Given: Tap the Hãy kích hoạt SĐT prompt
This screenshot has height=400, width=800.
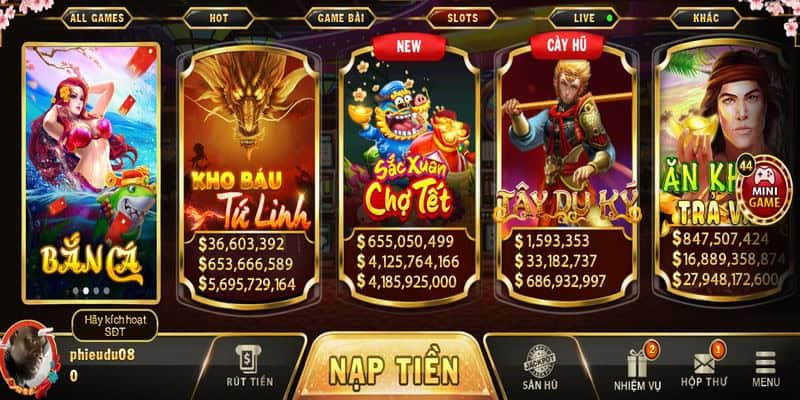Looking at the screenshot, I should pyautogui.click(x=114, y=324).
